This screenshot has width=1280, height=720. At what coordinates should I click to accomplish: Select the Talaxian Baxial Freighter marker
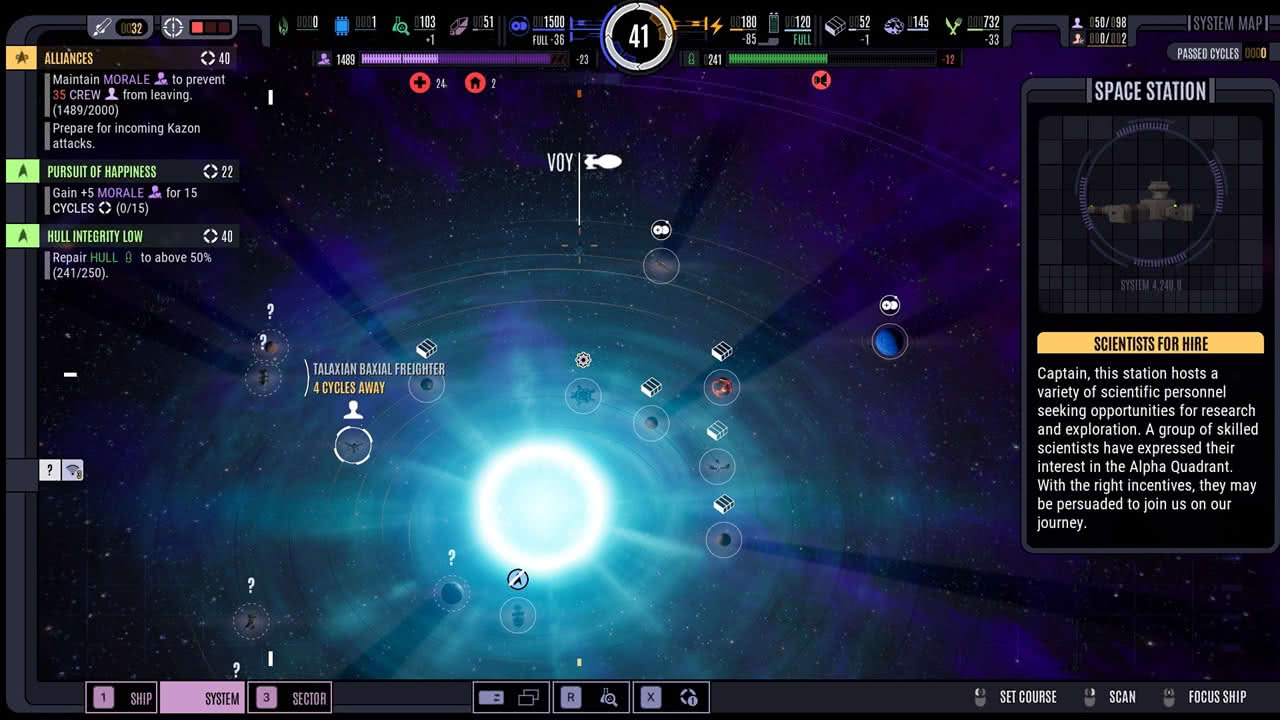point(427,384)
